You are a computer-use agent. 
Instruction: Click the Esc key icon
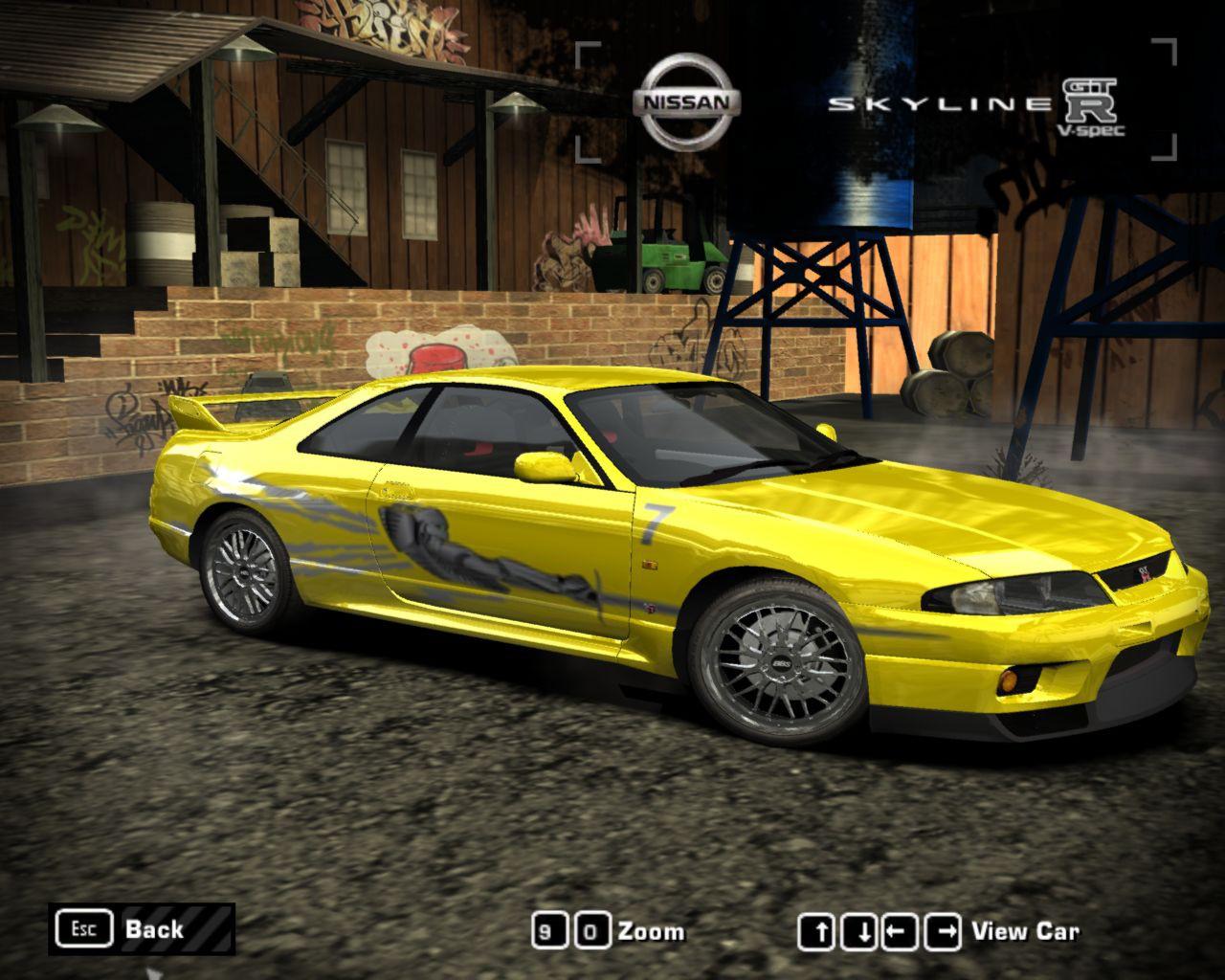click(86, 927)
